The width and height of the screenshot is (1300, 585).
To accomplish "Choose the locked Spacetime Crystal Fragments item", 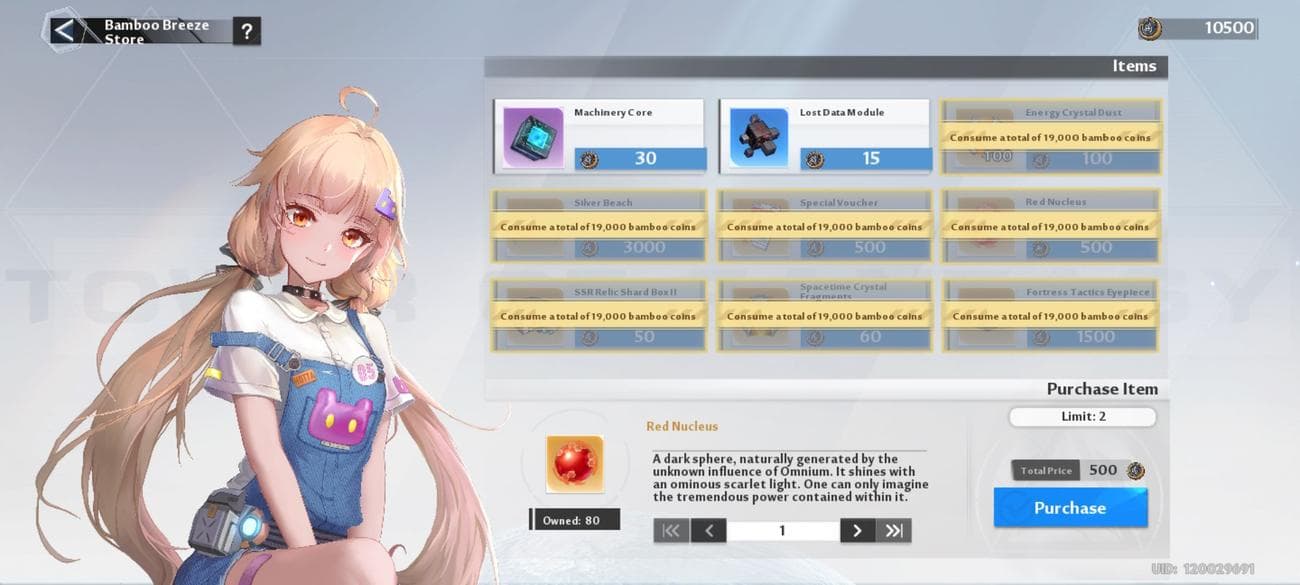I will 824,316.
